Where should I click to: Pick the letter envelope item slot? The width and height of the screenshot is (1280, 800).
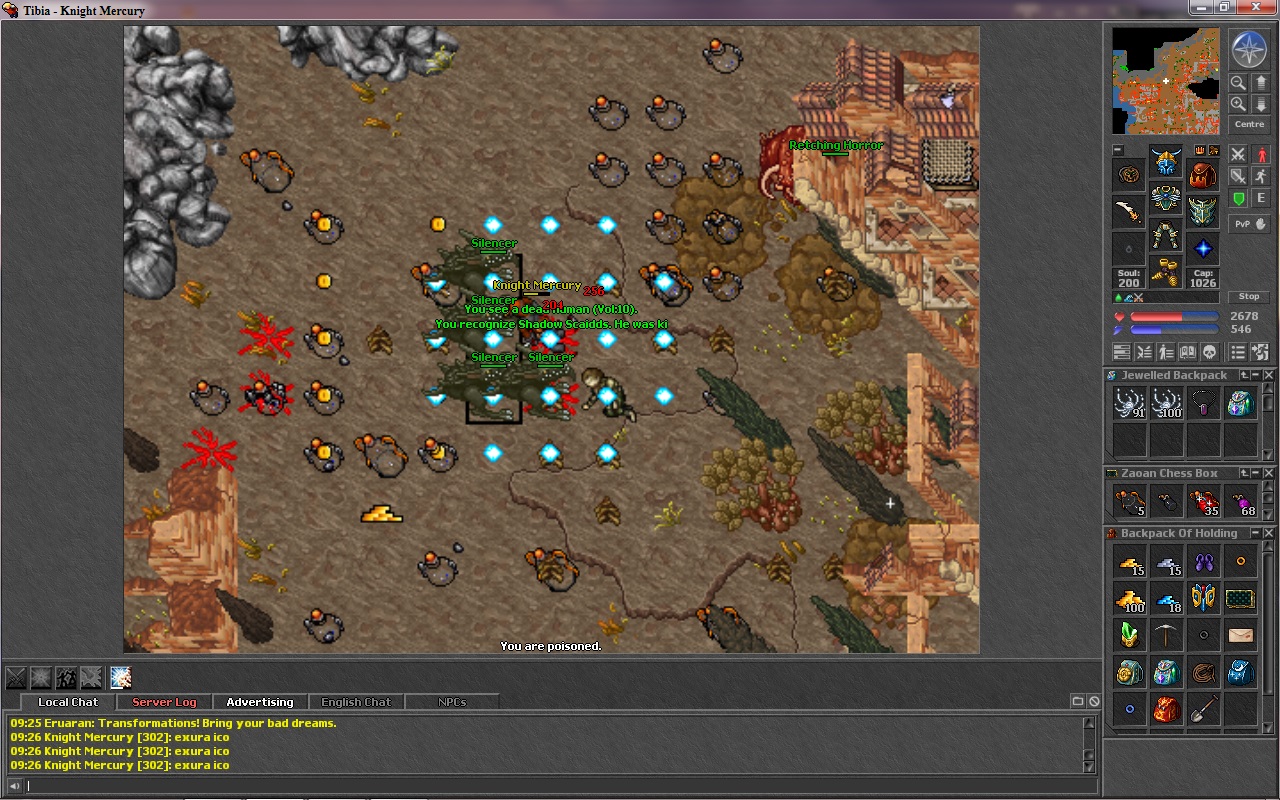[1240, 635]
